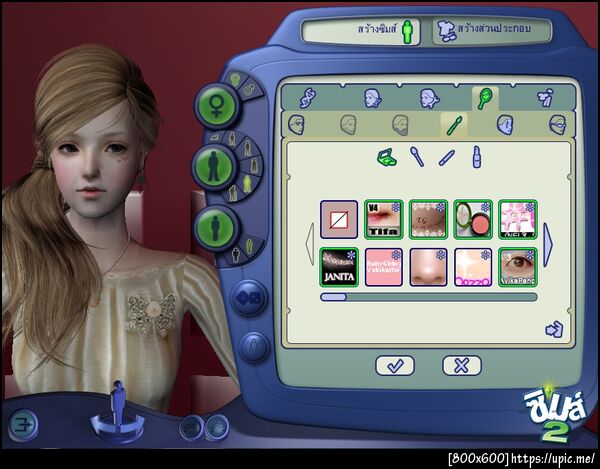Image resolution: width=600 pixels, height=469 pixels.
Task: Open the clothing figure tab
Action: click(x=546, y=98)
